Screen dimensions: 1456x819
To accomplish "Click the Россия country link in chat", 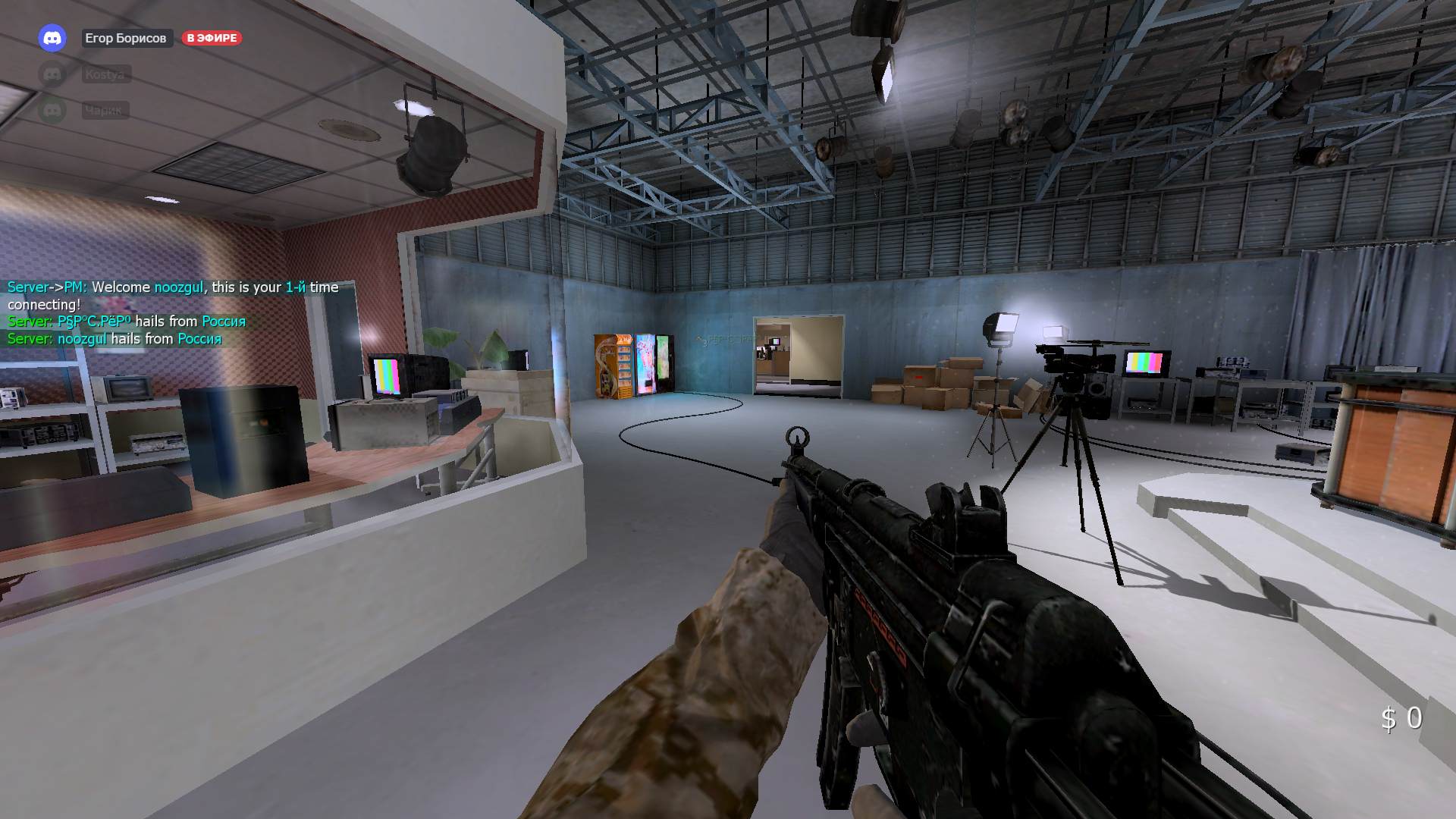I will [224, 322].
